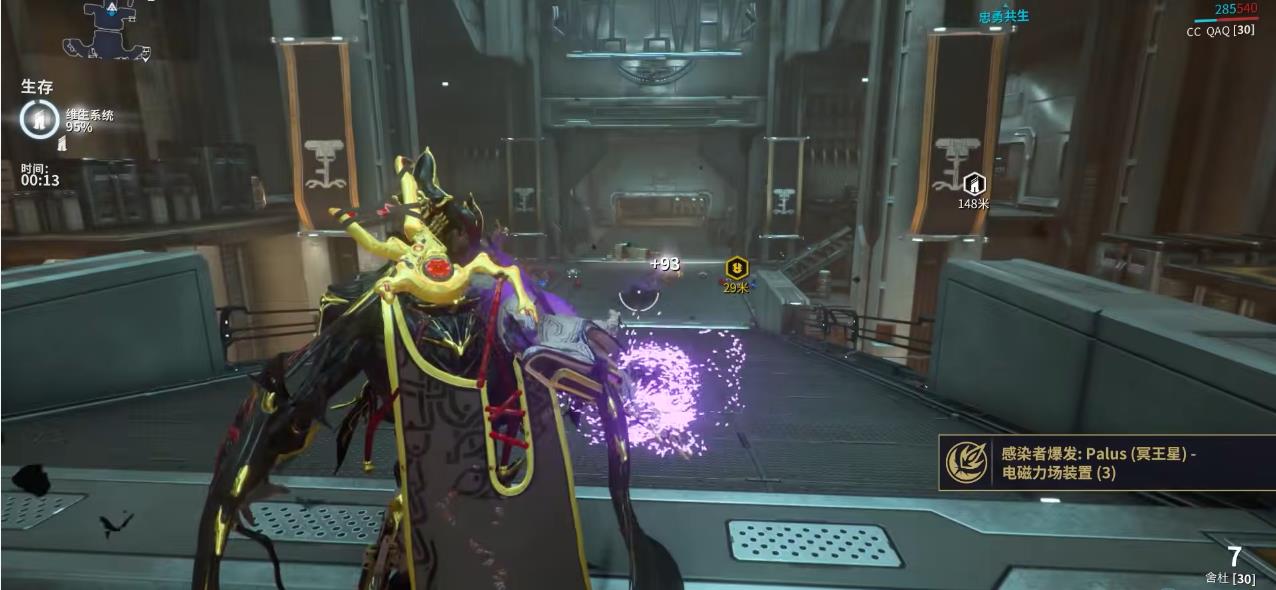Click the 忠勇共生 buff label
The width and height of the screenshot is (1276, 590).
click(x=1003, y=17)
